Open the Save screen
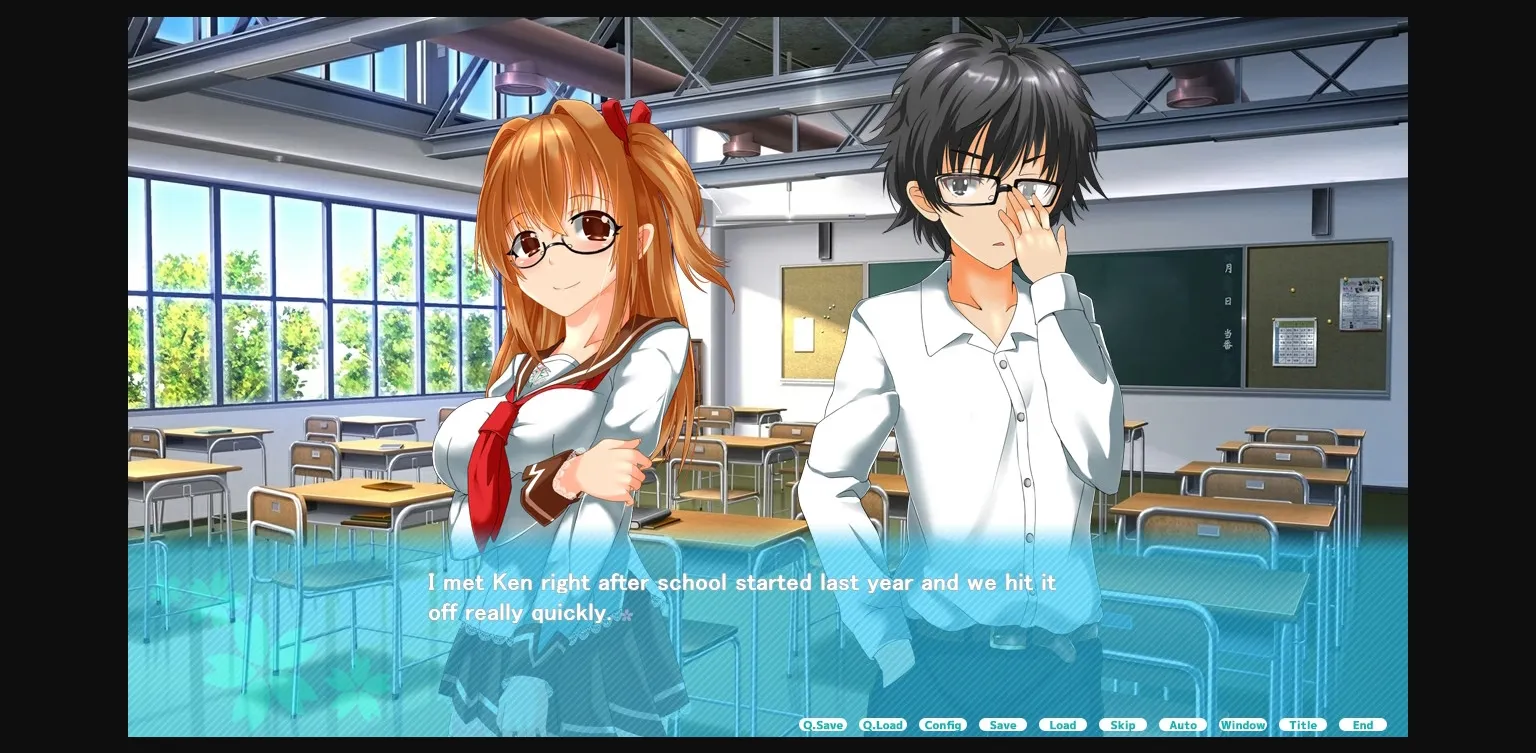Viewport: 1536px width, 753px height. pos(1002,725)
